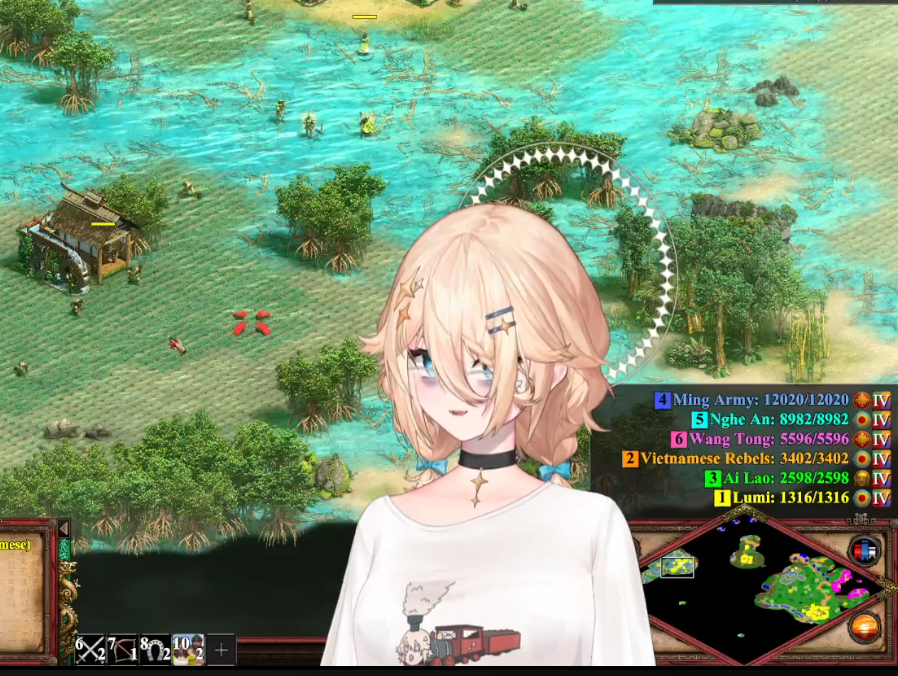
Task: Select the crossed swords control group 6
Action: (x=90, y=650)
